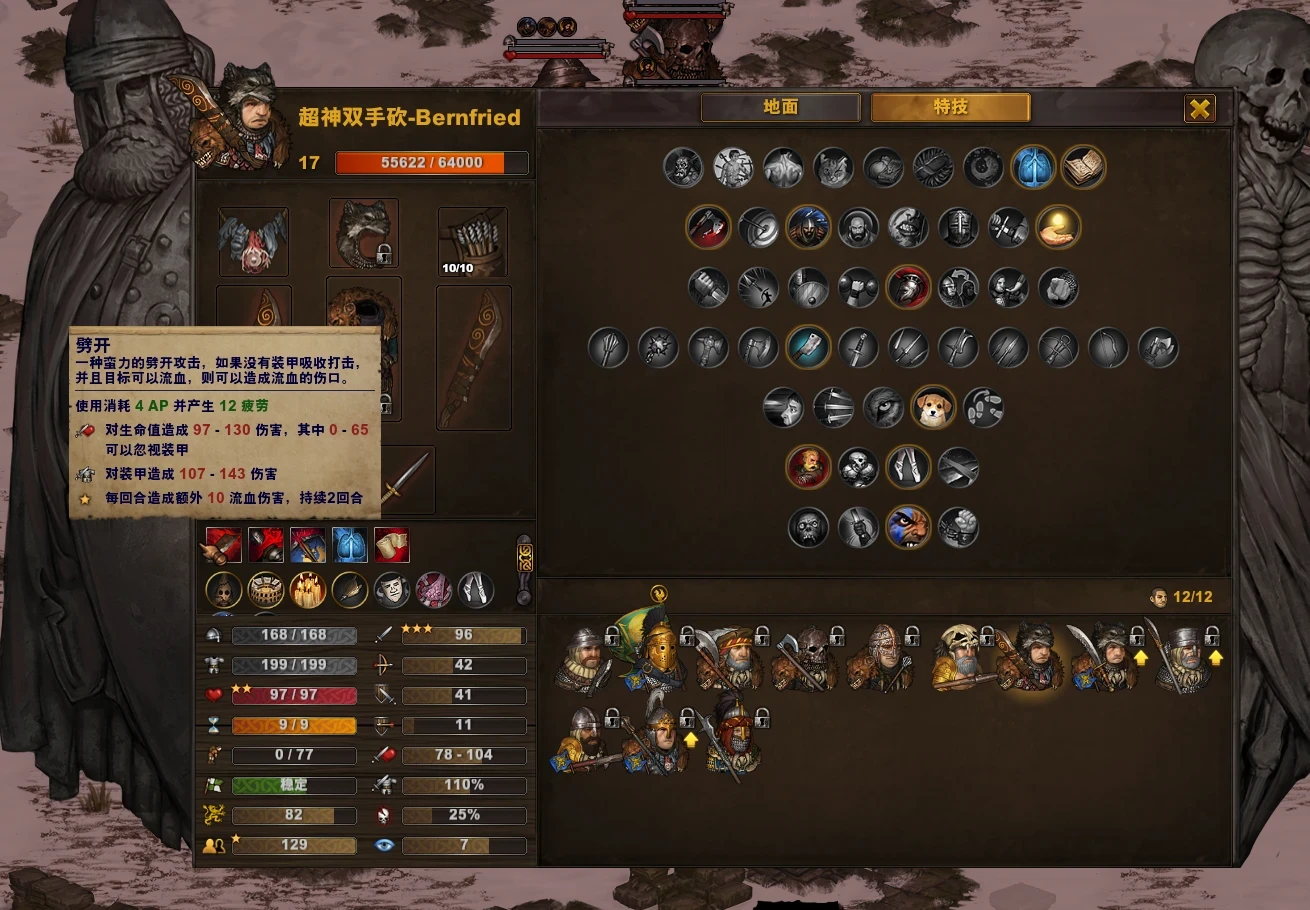Viewport: 1310px width, 910px height.
Task: Click the lit candles status icon
Action: 308,590
